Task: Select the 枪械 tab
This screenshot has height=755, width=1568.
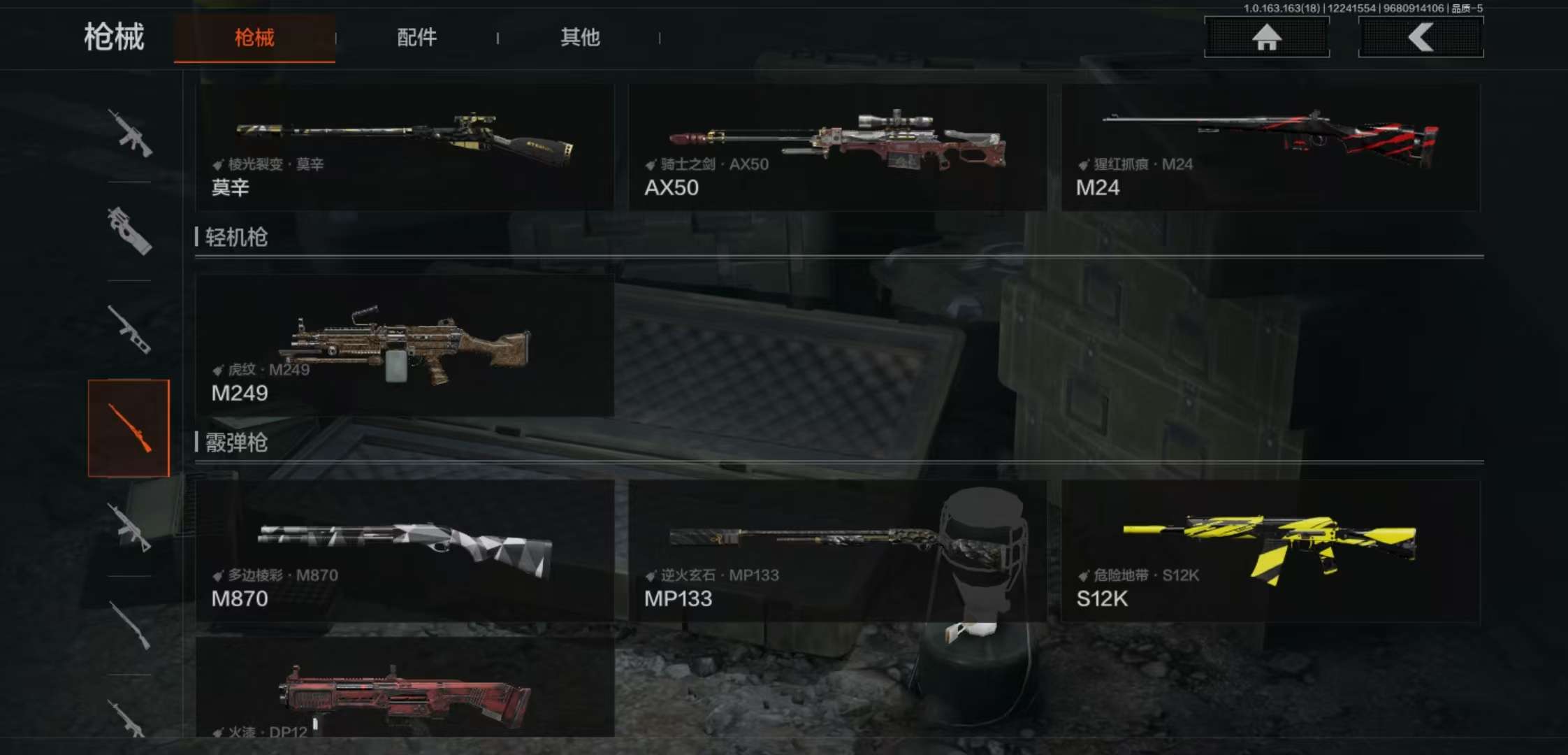Action: [x=254, y=38]
